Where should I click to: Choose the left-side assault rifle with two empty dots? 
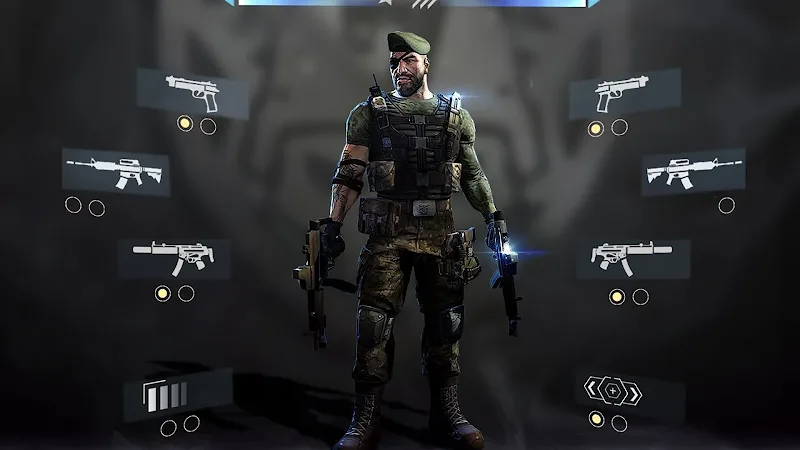tap(116, 171)
